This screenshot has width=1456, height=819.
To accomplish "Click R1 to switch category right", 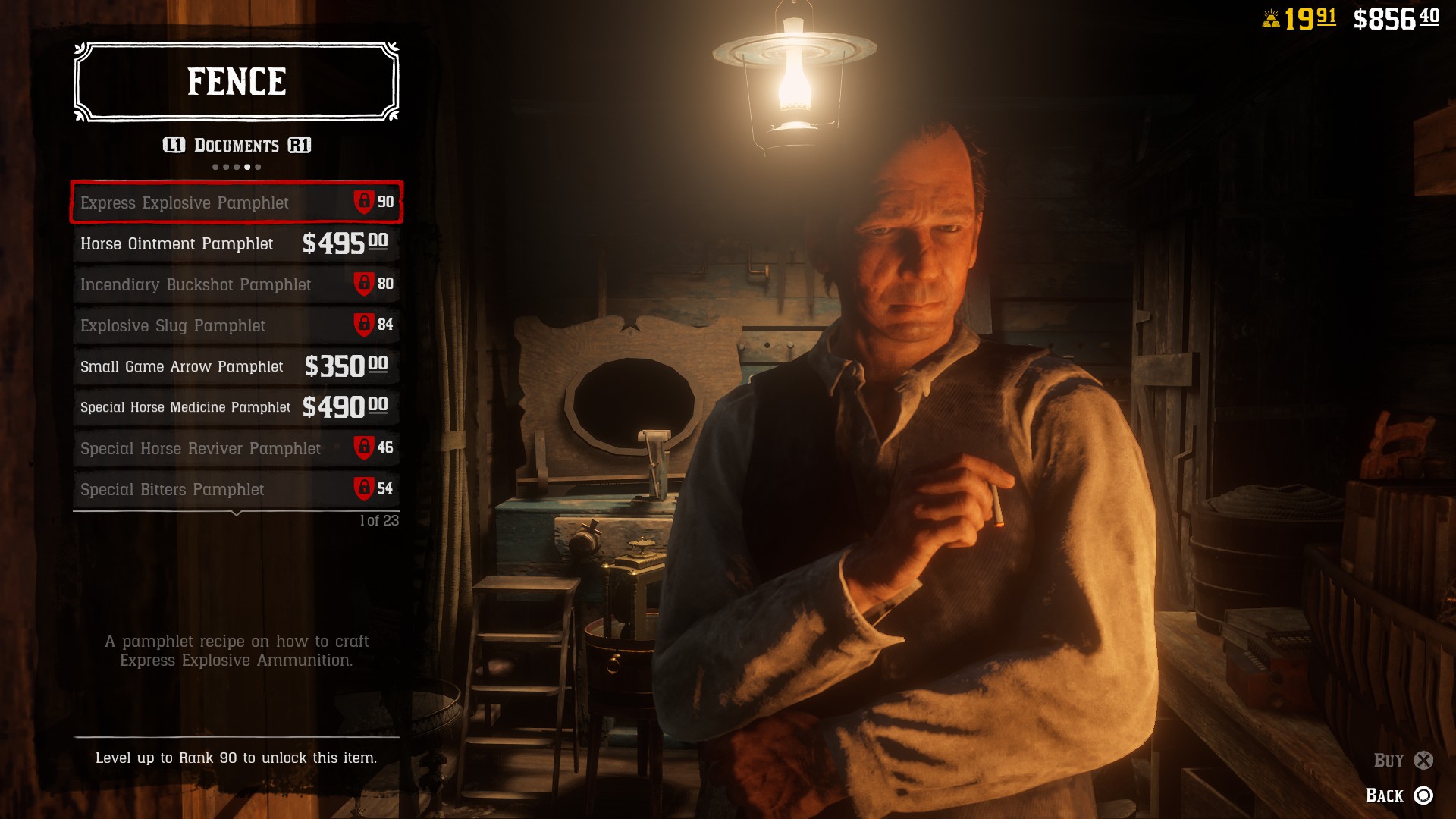I will [299, 145].
